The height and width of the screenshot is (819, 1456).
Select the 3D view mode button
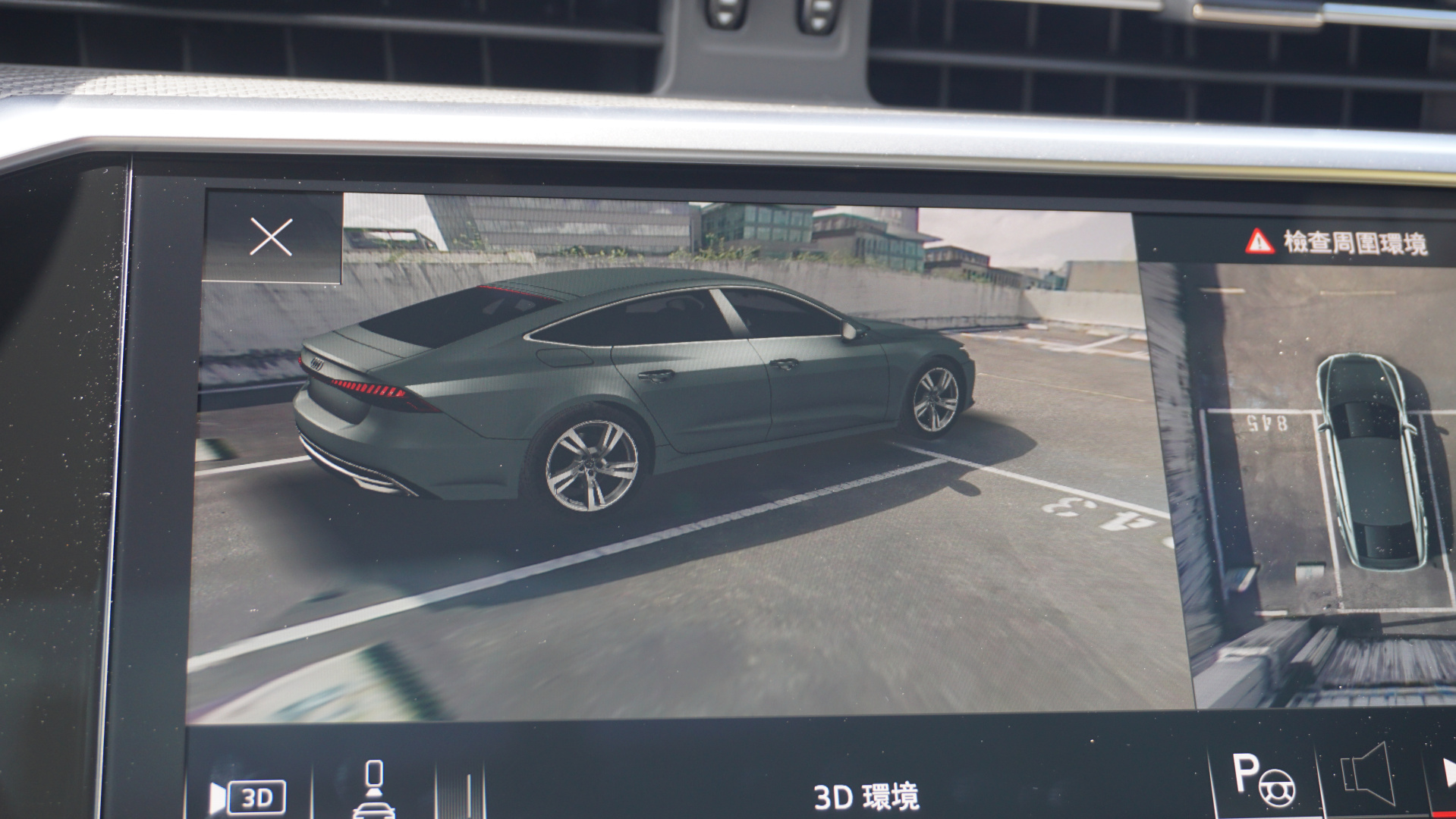click(x=249, y=797)
